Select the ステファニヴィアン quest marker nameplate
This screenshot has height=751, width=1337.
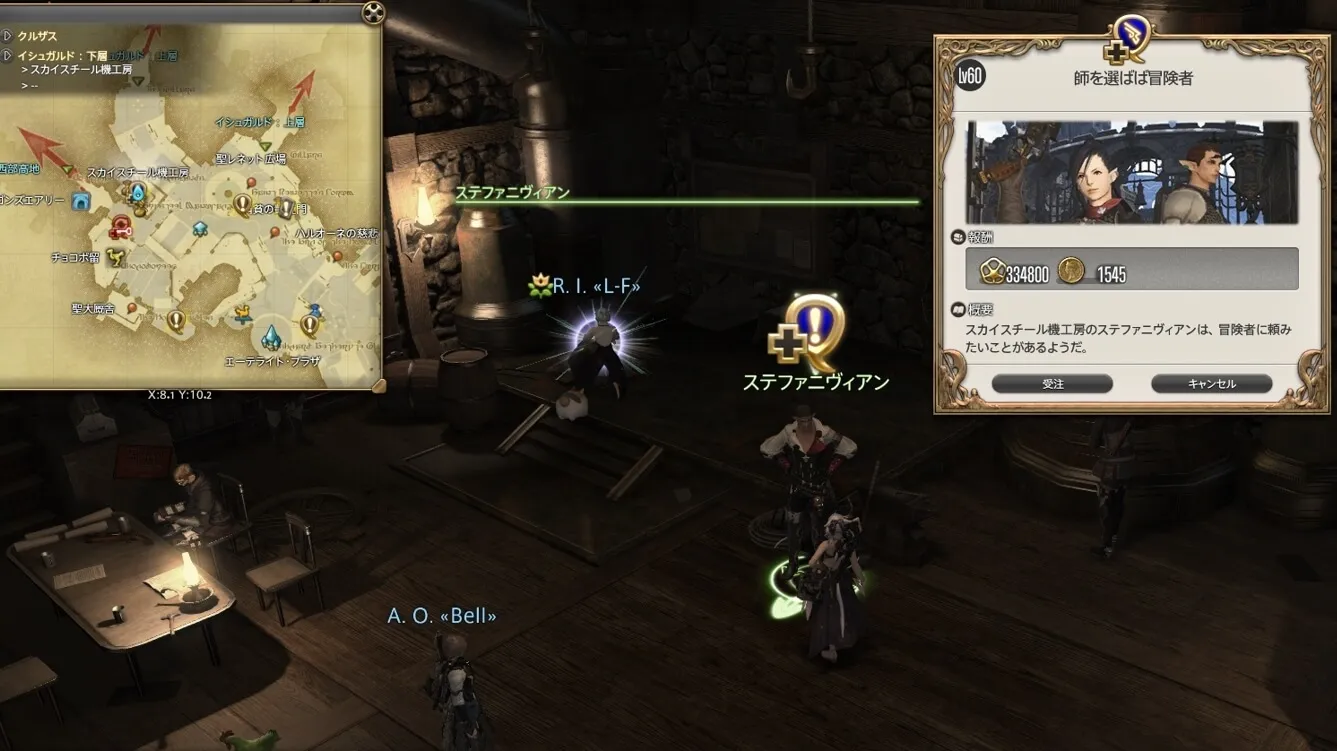pyautogui.click(x=815, y=381)
